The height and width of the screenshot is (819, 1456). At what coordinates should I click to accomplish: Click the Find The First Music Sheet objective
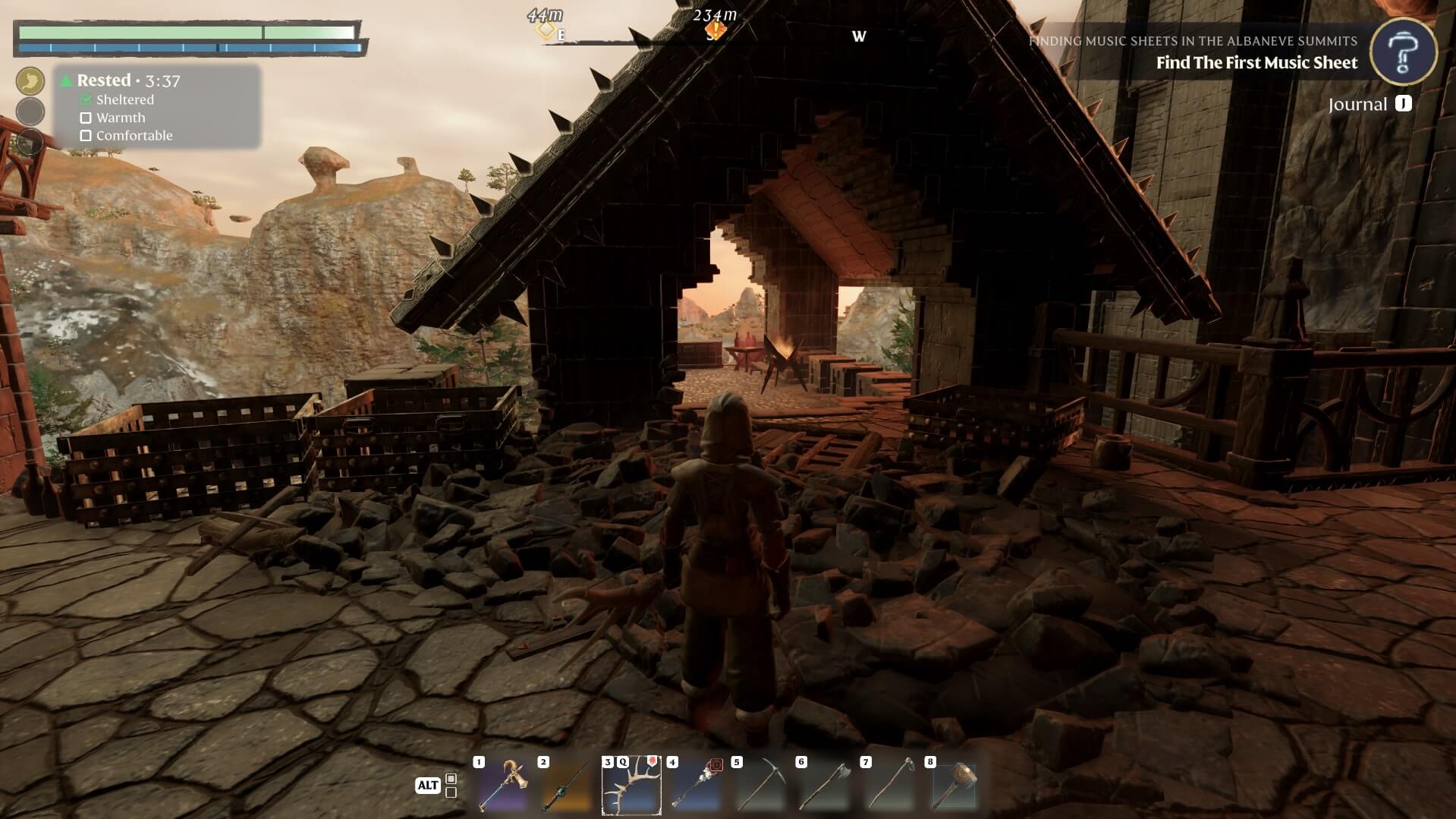pyautogui.click(x=1256, y=63)
